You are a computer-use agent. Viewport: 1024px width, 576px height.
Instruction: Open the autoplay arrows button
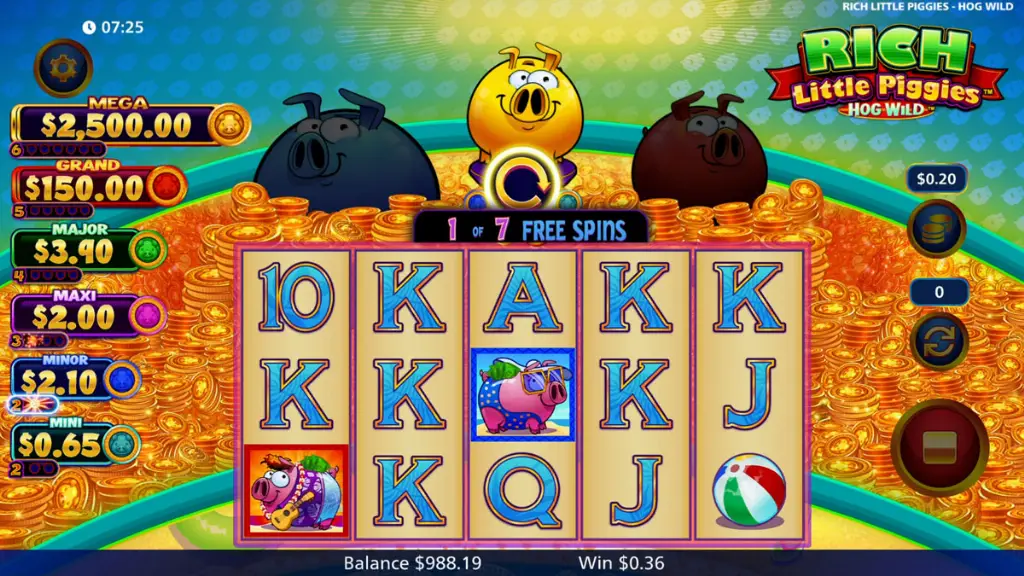(x=938, y=340)
